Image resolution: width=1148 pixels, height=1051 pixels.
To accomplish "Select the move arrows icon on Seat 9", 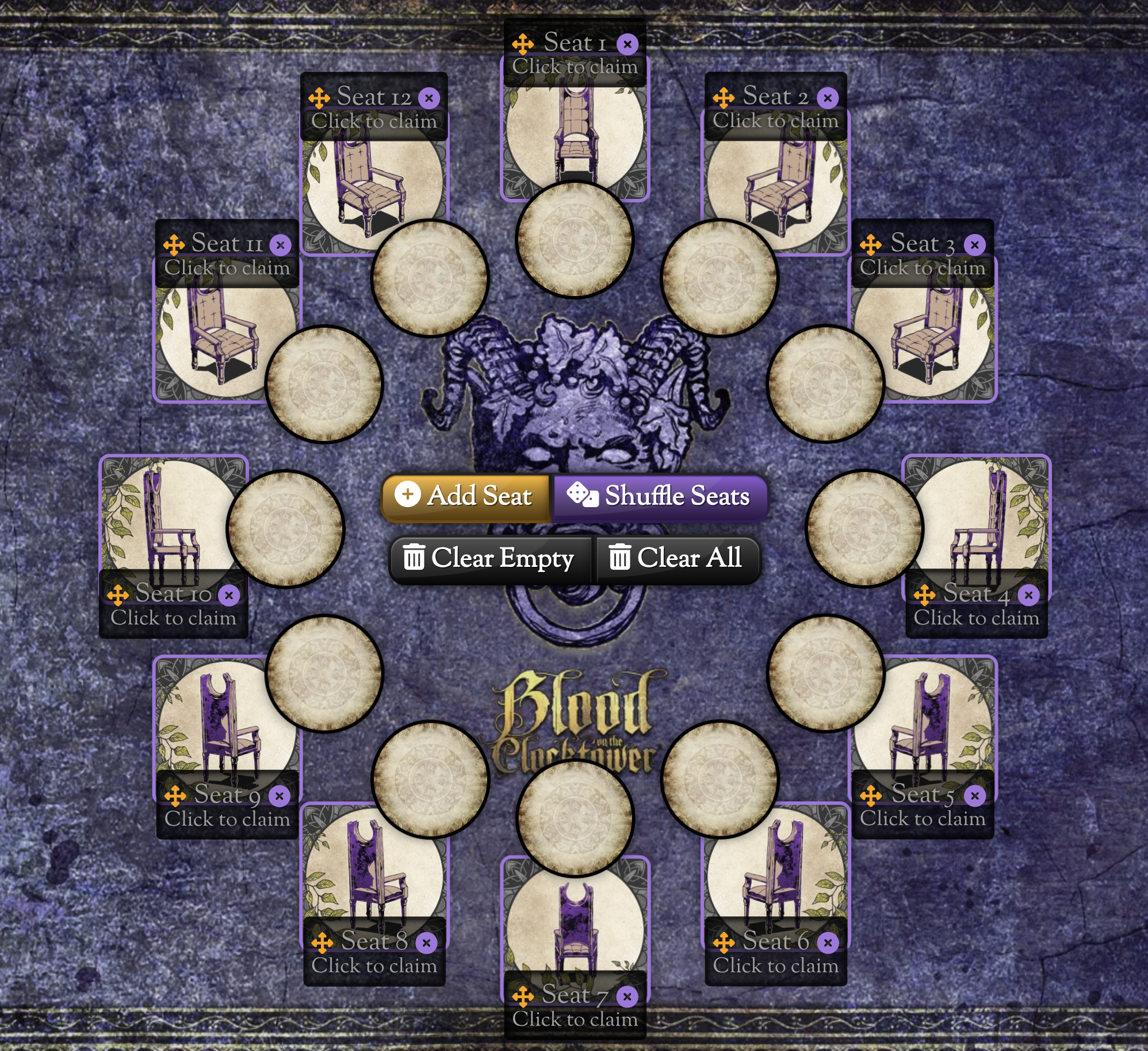I will pos(175,796).
